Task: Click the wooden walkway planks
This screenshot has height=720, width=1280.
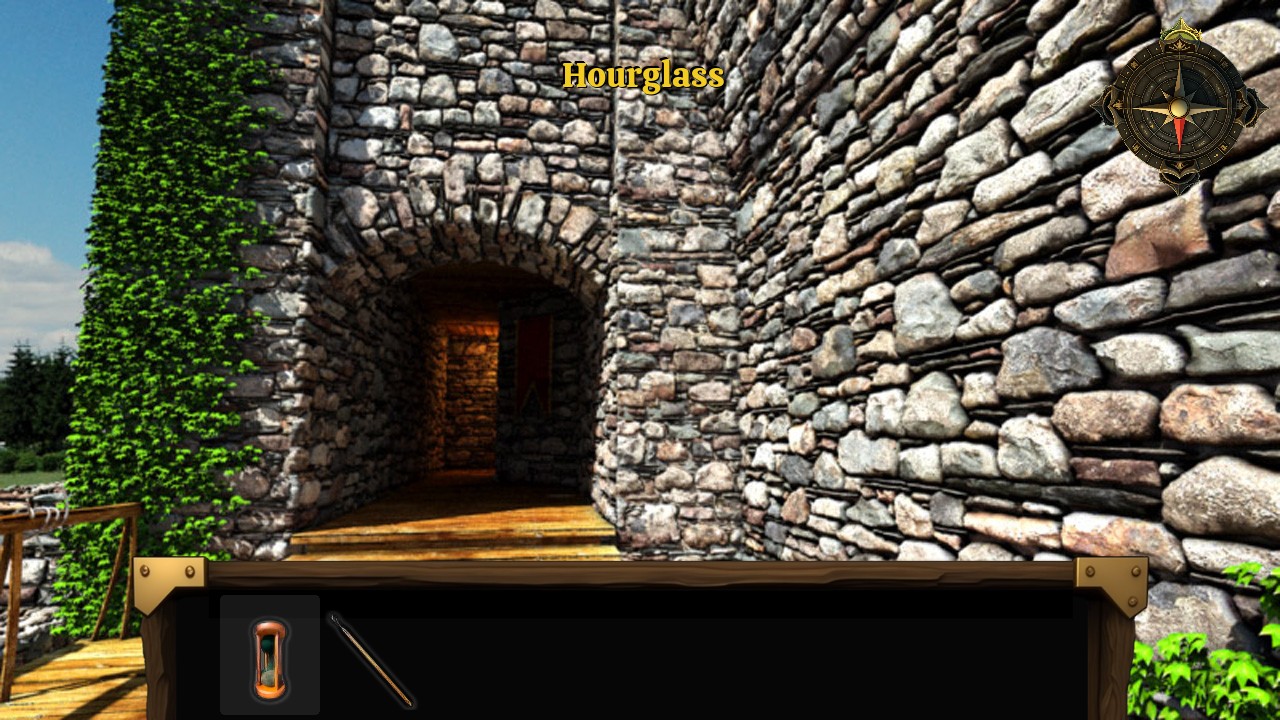Action: point(450,525)
